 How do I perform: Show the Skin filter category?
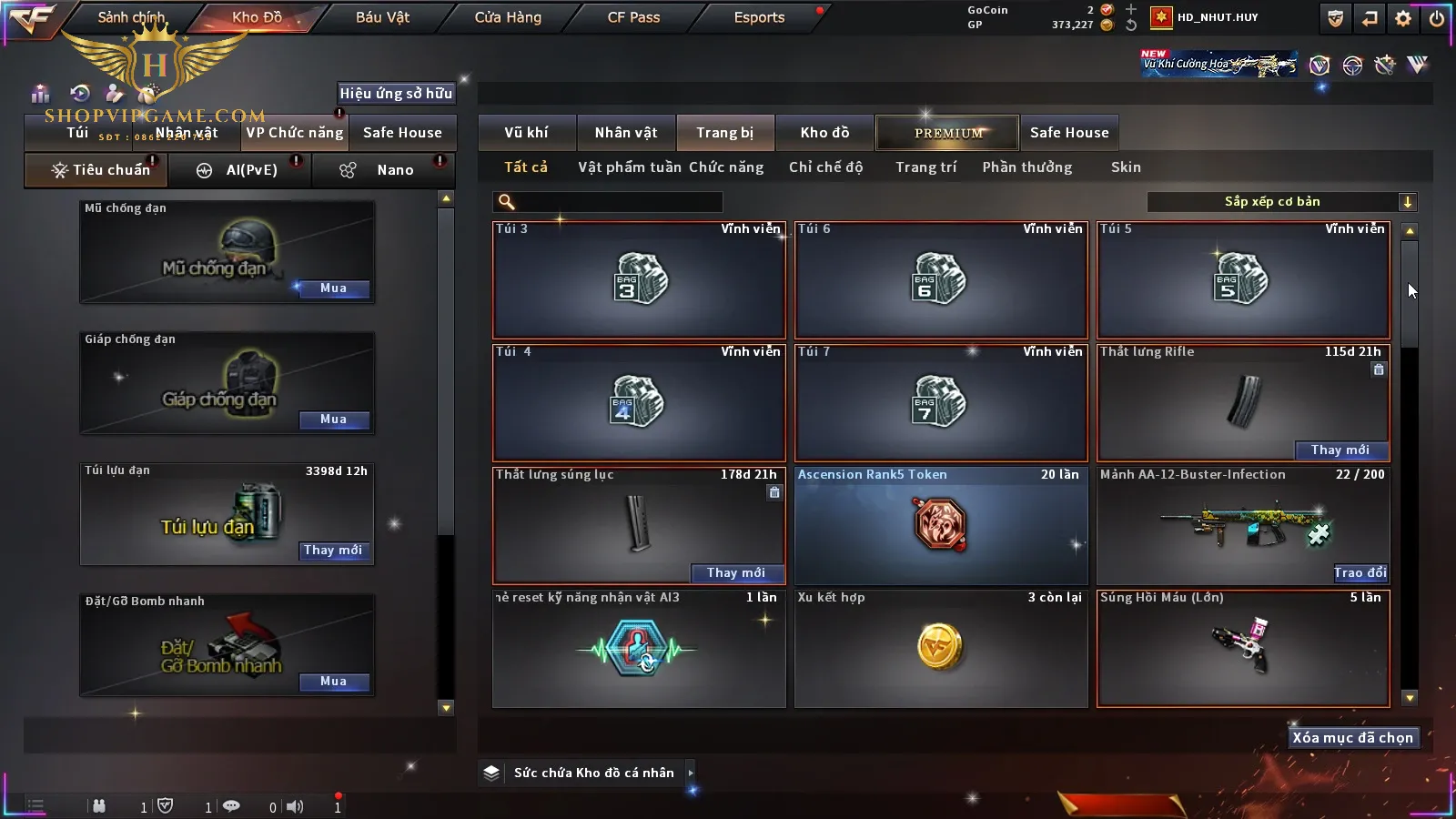1126,167
